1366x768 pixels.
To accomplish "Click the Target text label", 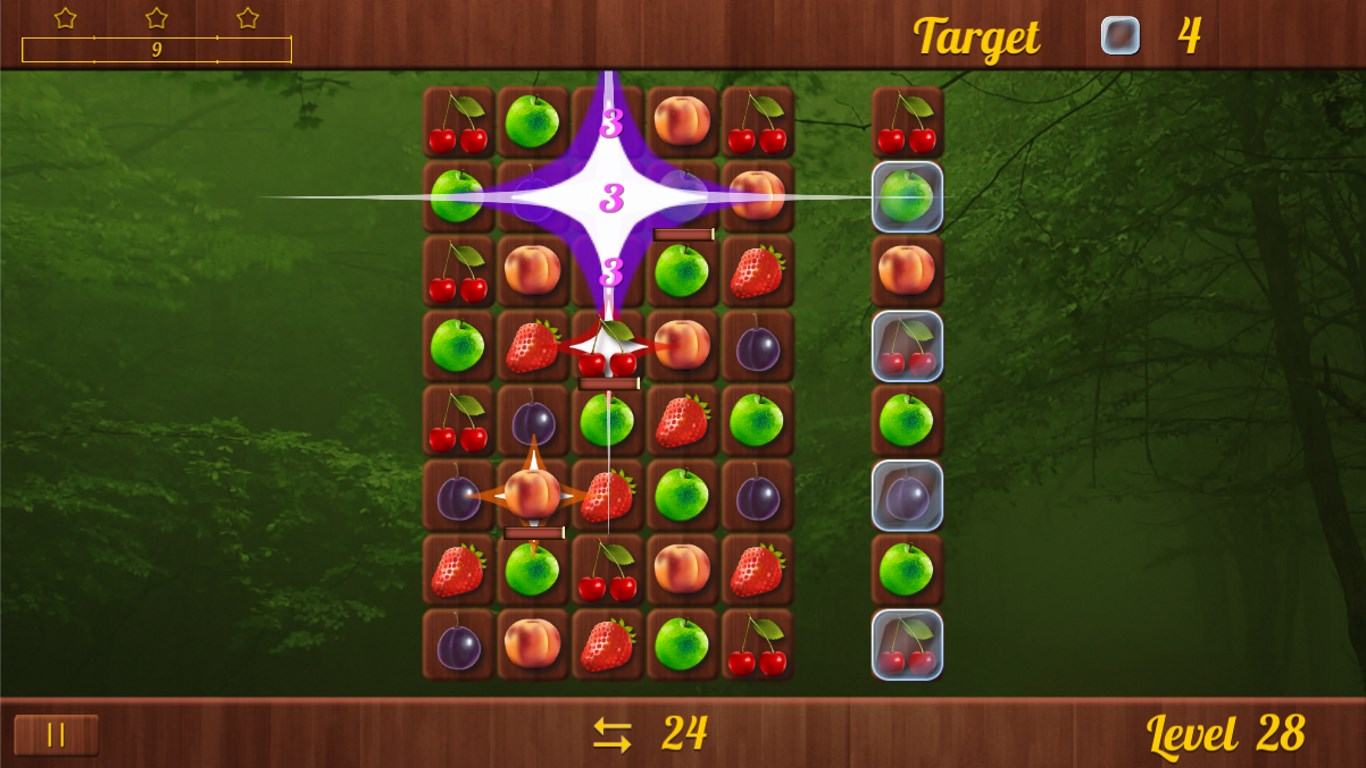I will coord(975,37).
